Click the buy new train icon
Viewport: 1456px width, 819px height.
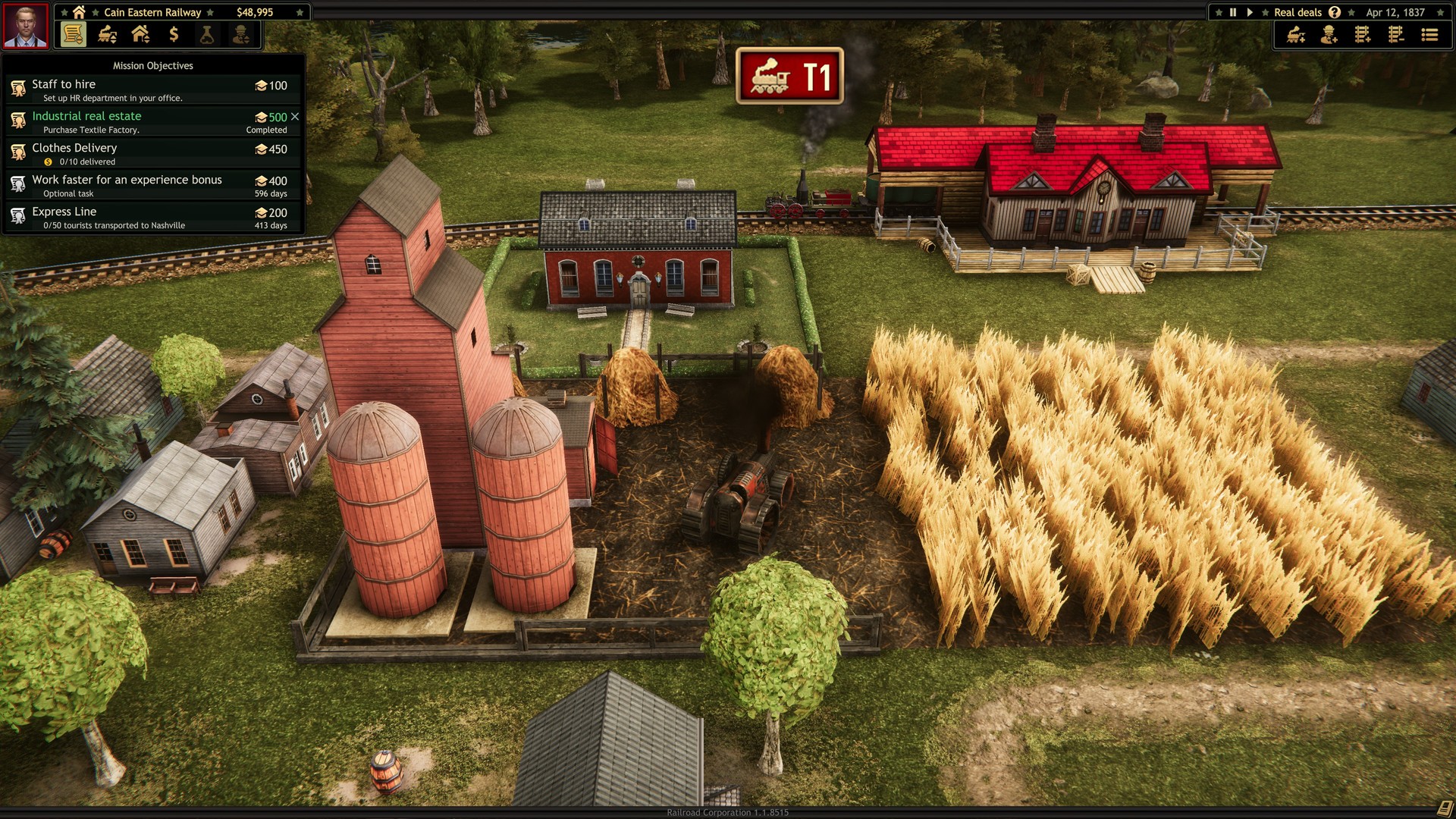(x=1295, y=35)
